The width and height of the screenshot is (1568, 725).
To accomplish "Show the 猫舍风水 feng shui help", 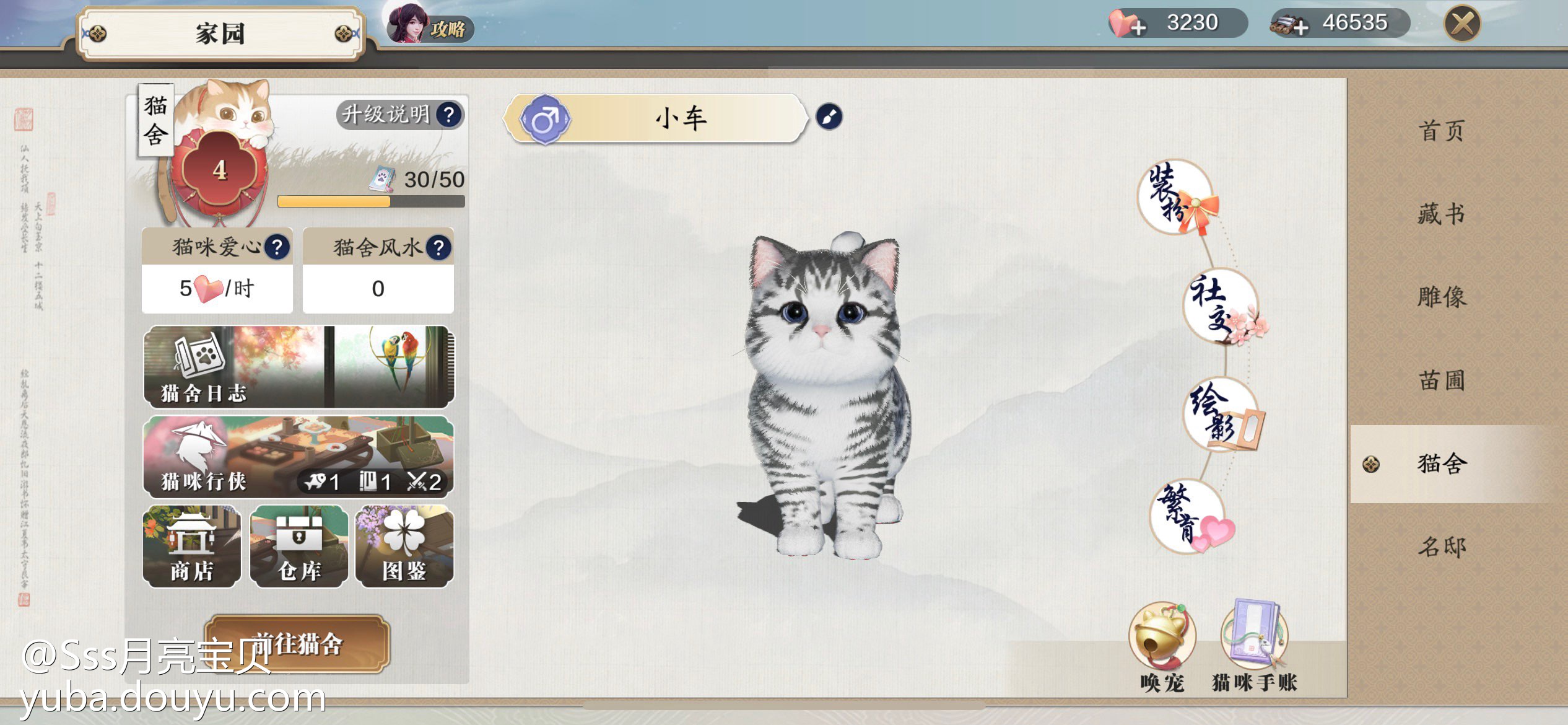I will coord(438,248).
